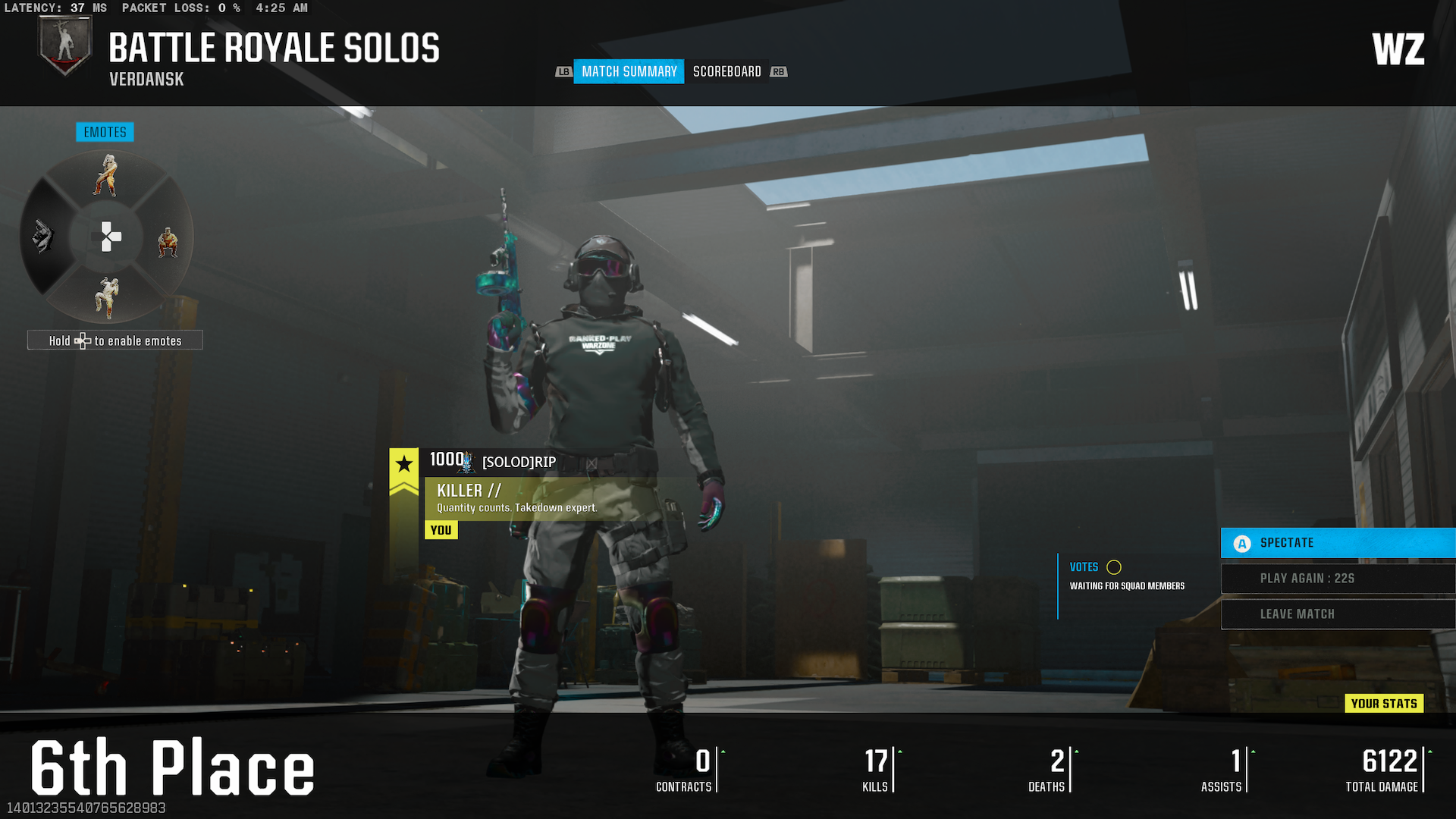Select the top emote in the wheel

click(x=107, y=175)
